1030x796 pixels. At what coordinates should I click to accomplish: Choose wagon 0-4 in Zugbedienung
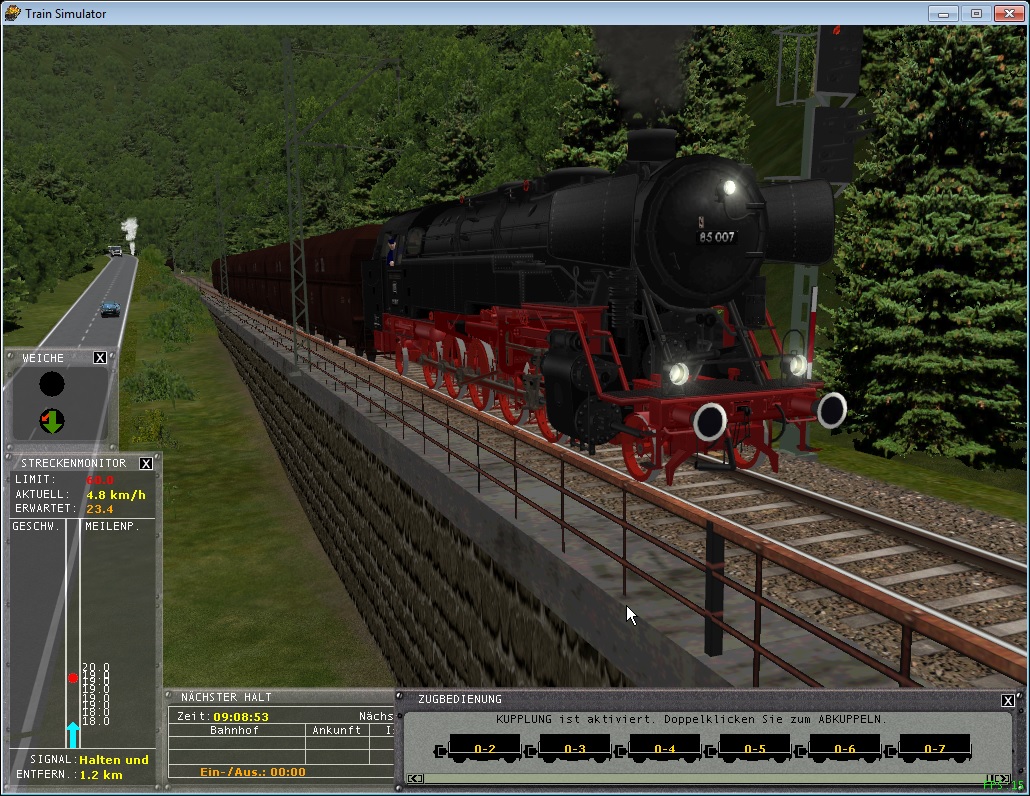tap(665, 748)
